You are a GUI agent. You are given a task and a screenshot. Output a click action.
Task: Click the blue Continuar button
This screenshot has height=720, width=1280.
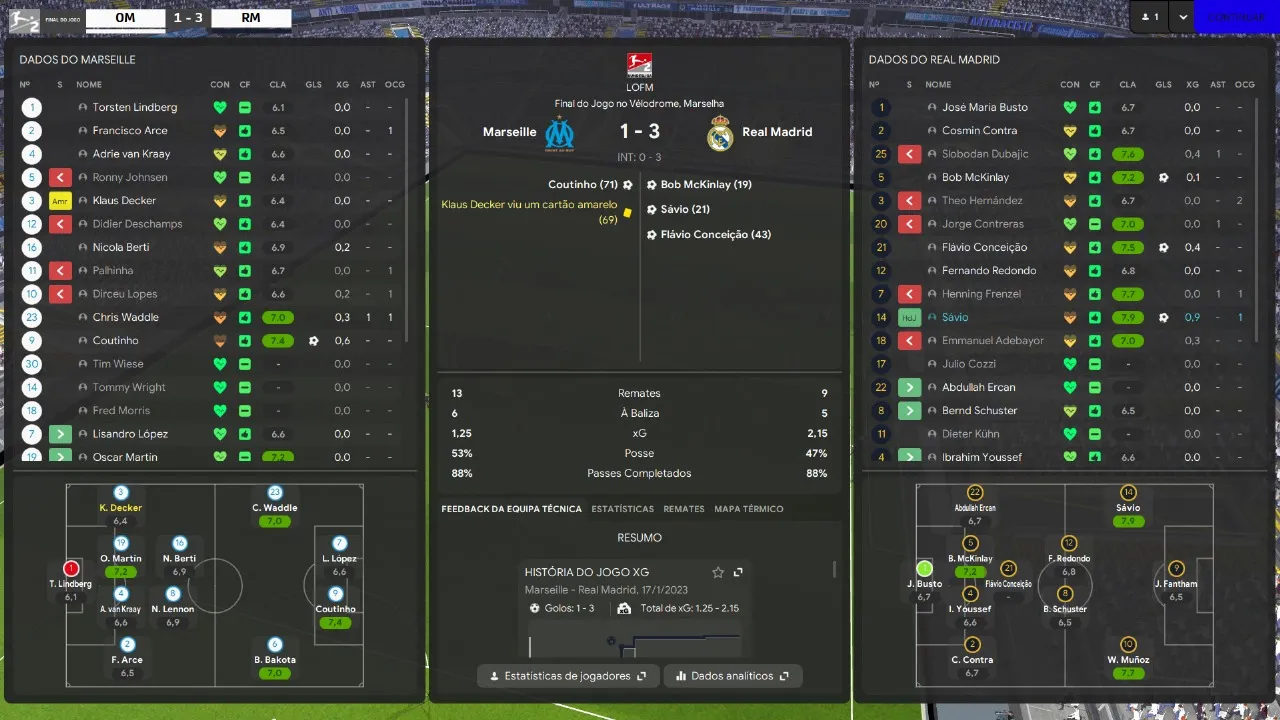[1236, 17]
